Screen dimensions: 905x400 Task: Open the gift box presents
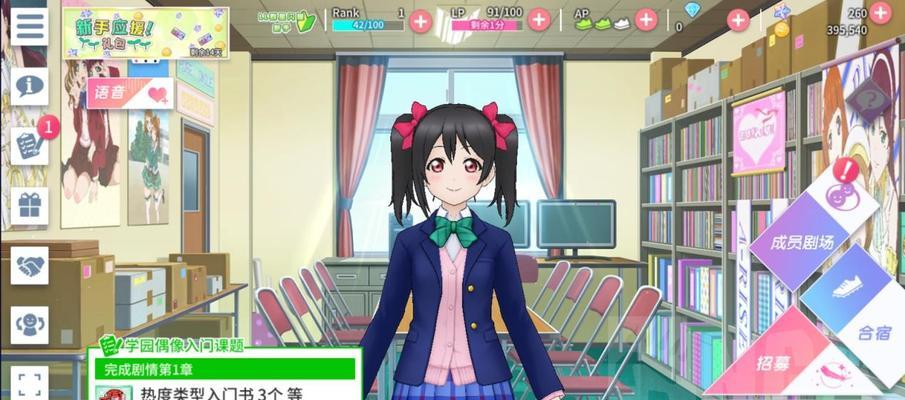click(30, 205)
